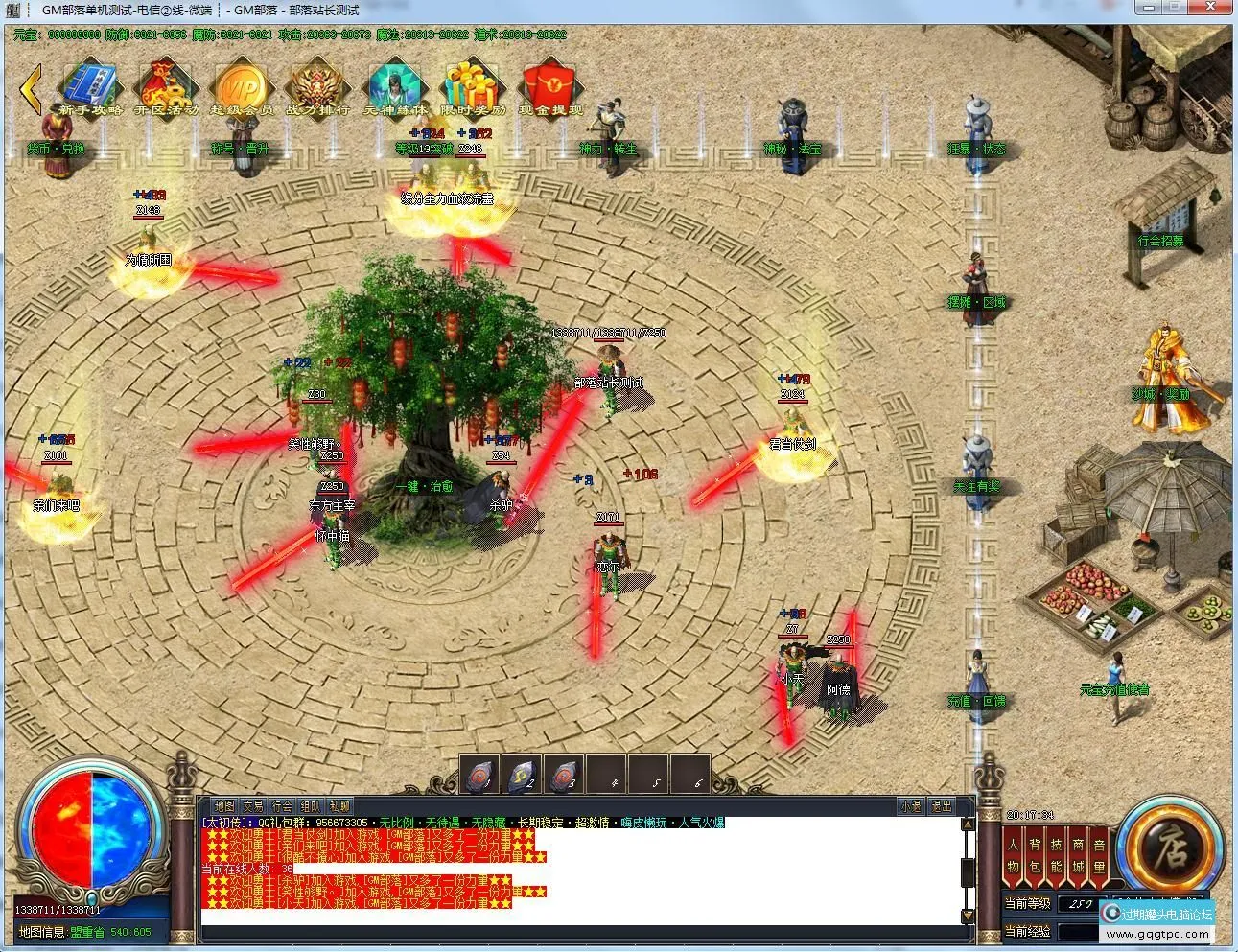The height and width of the screenshot is (952, 1238).
Task: Collapse the top icon bar with the yellow arrow
Action: (31, 89)
